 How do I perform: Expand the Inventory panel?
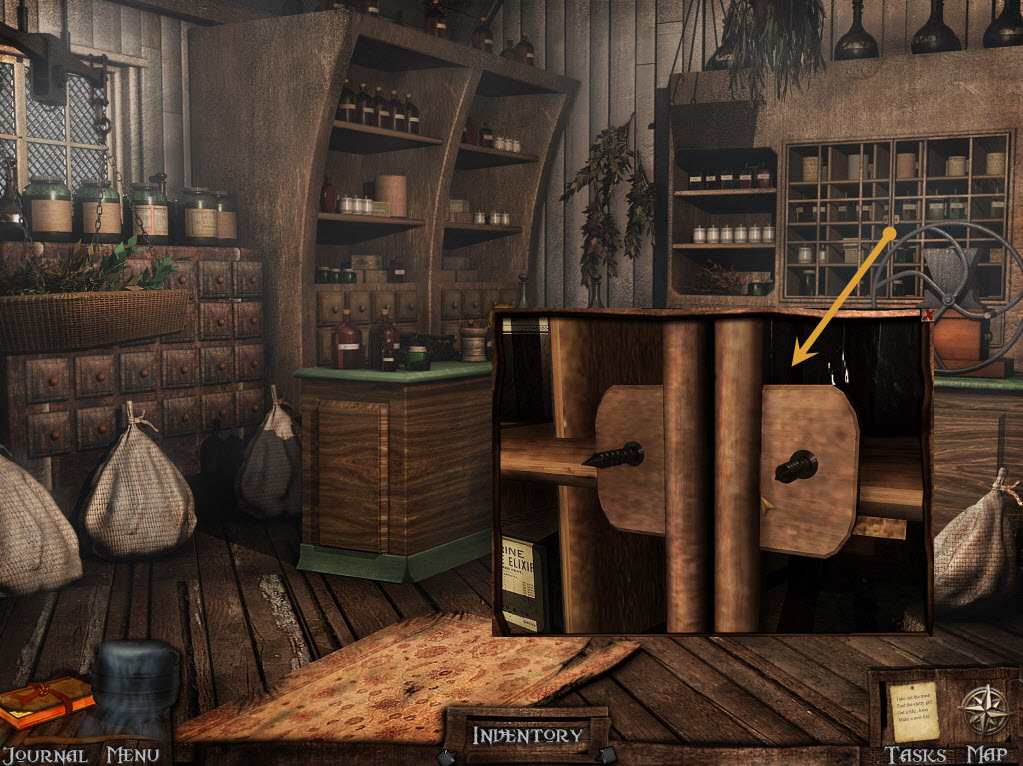527,736
